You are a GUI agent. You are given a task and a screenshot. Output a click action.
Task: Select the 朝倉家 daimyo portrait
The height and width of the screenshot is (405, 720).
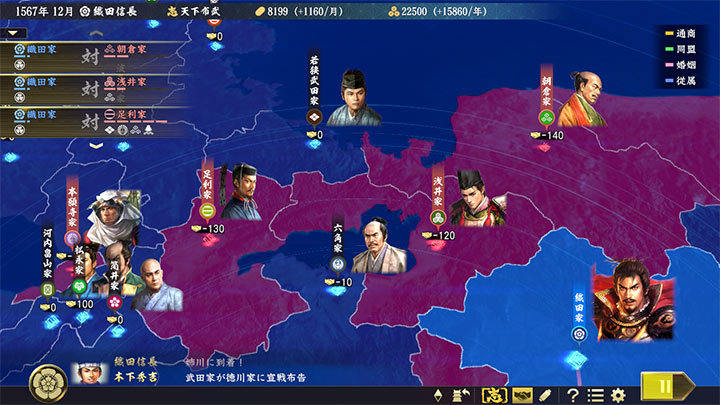coord(584,101)
